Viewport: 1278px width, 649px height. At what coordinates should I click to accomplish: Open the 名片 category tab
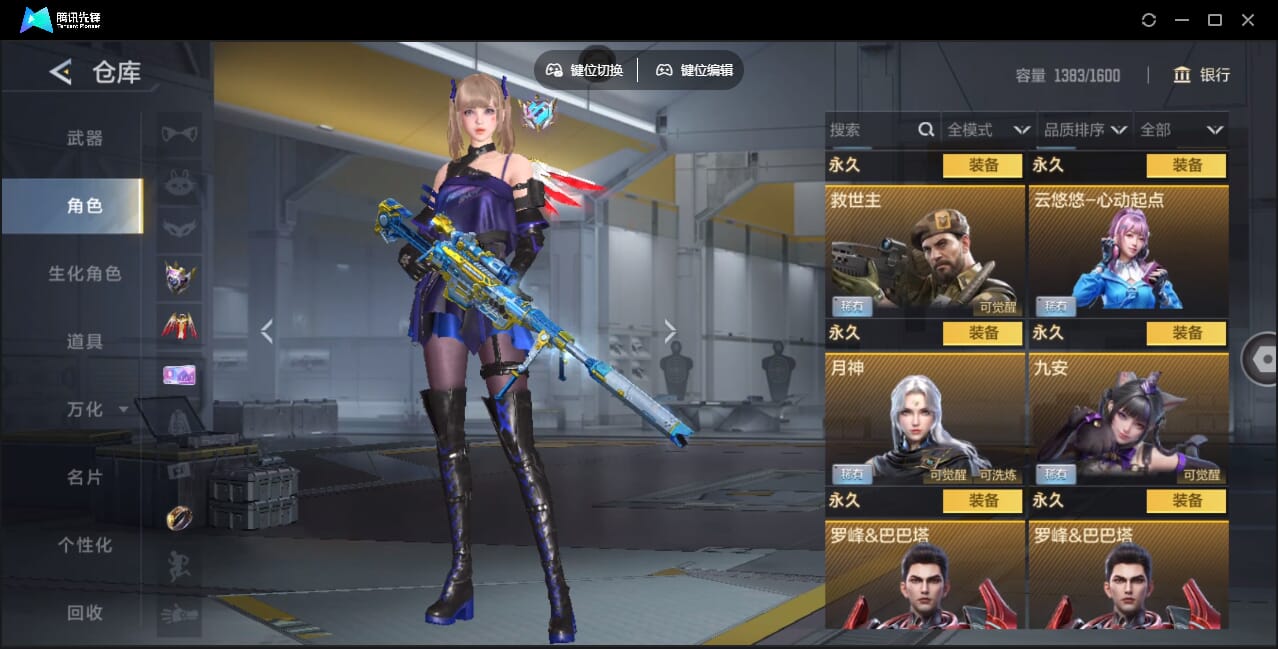(85, 477)
